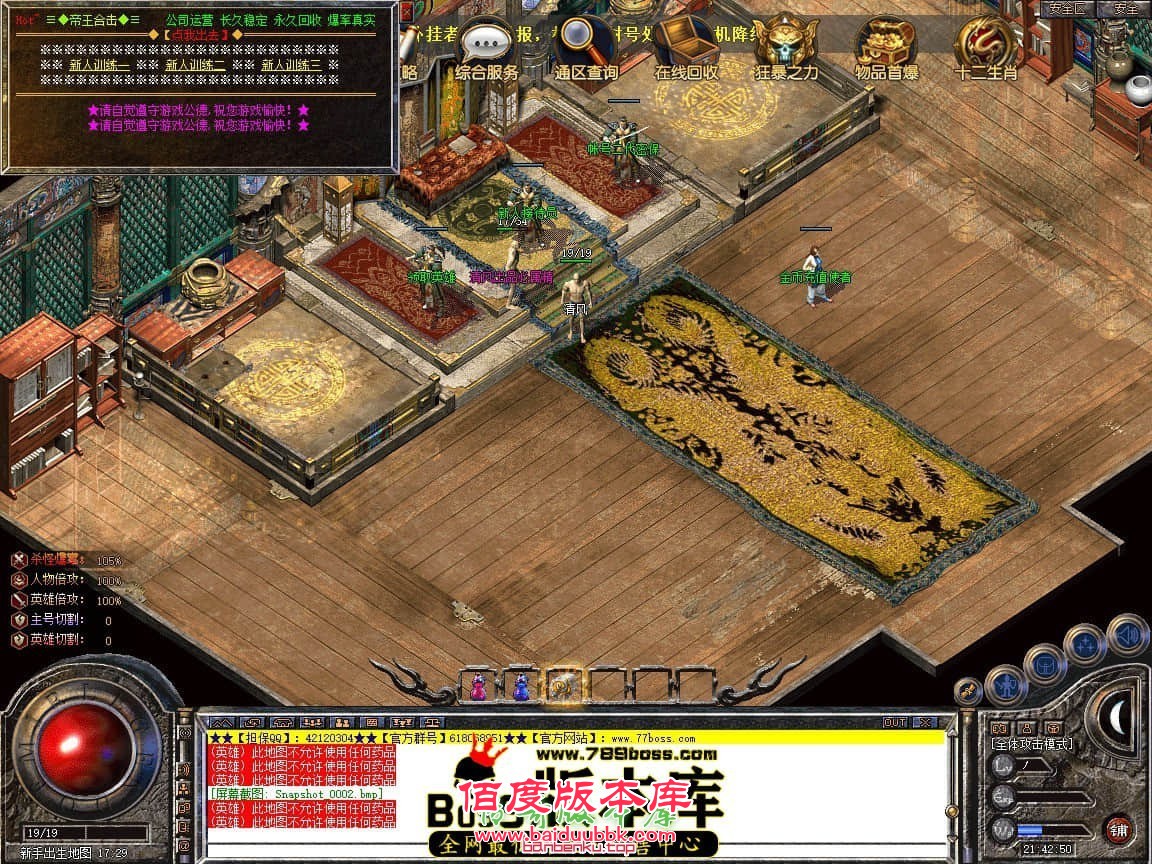Select the red potion hotbar slot
This screenshot has height=864, width=1152.
[x=479, y=685]
